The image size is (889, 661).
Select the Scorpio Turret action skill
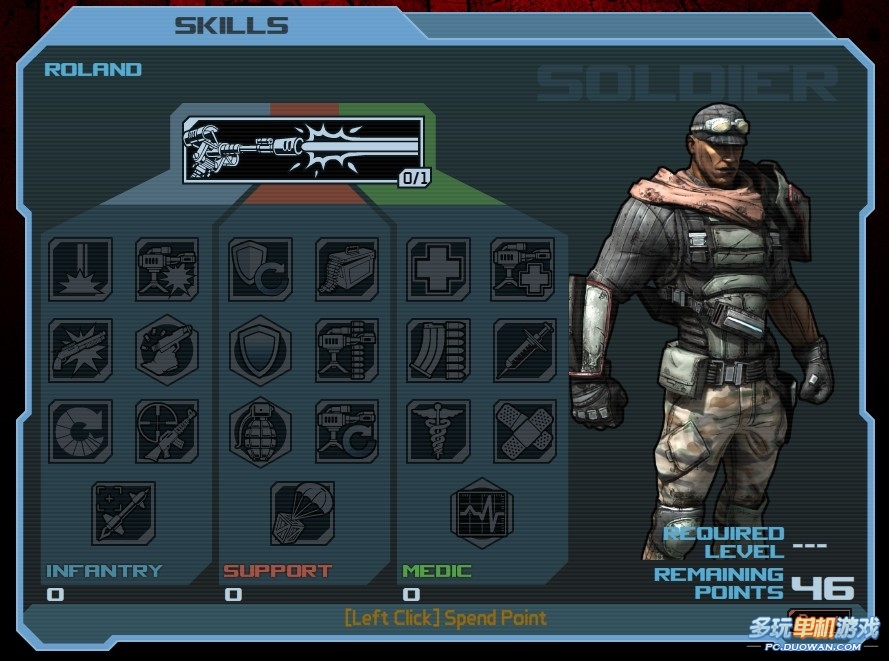click(x=302, y=150)
